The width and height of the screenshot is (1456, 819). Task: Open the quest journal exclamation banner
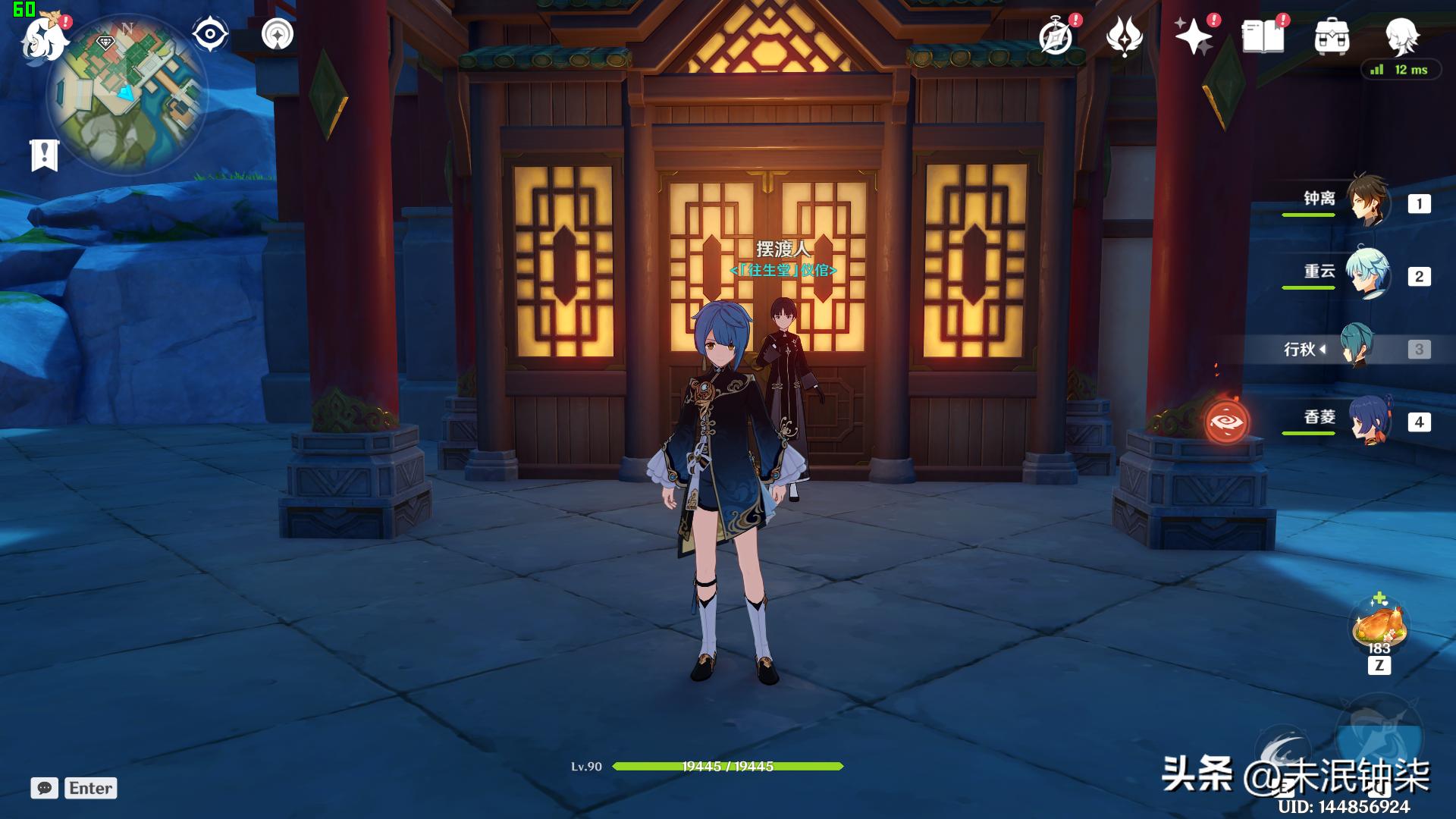click(44, 155)
